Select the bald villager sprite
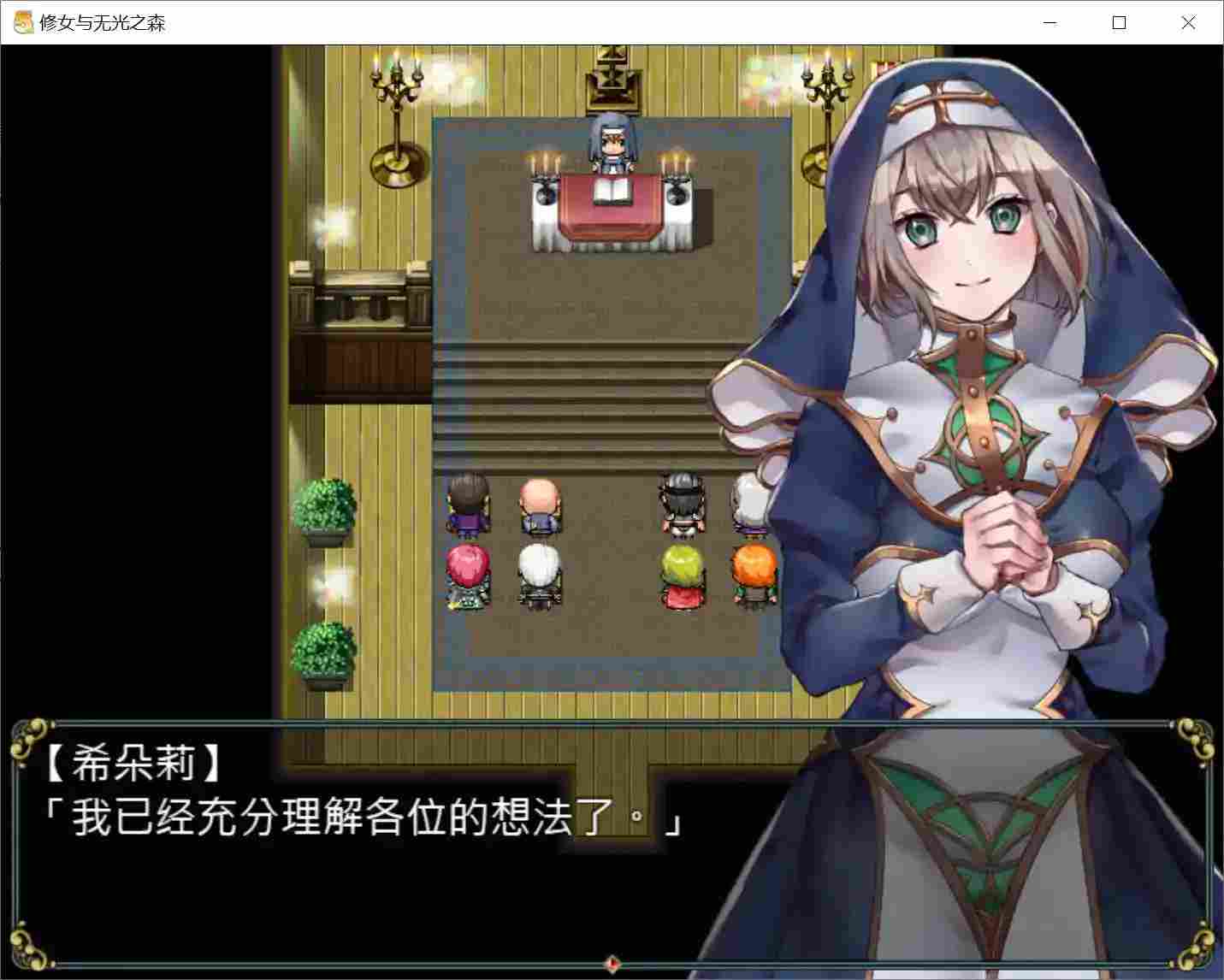Screen dimensions: 1224x980 [539, 505]
